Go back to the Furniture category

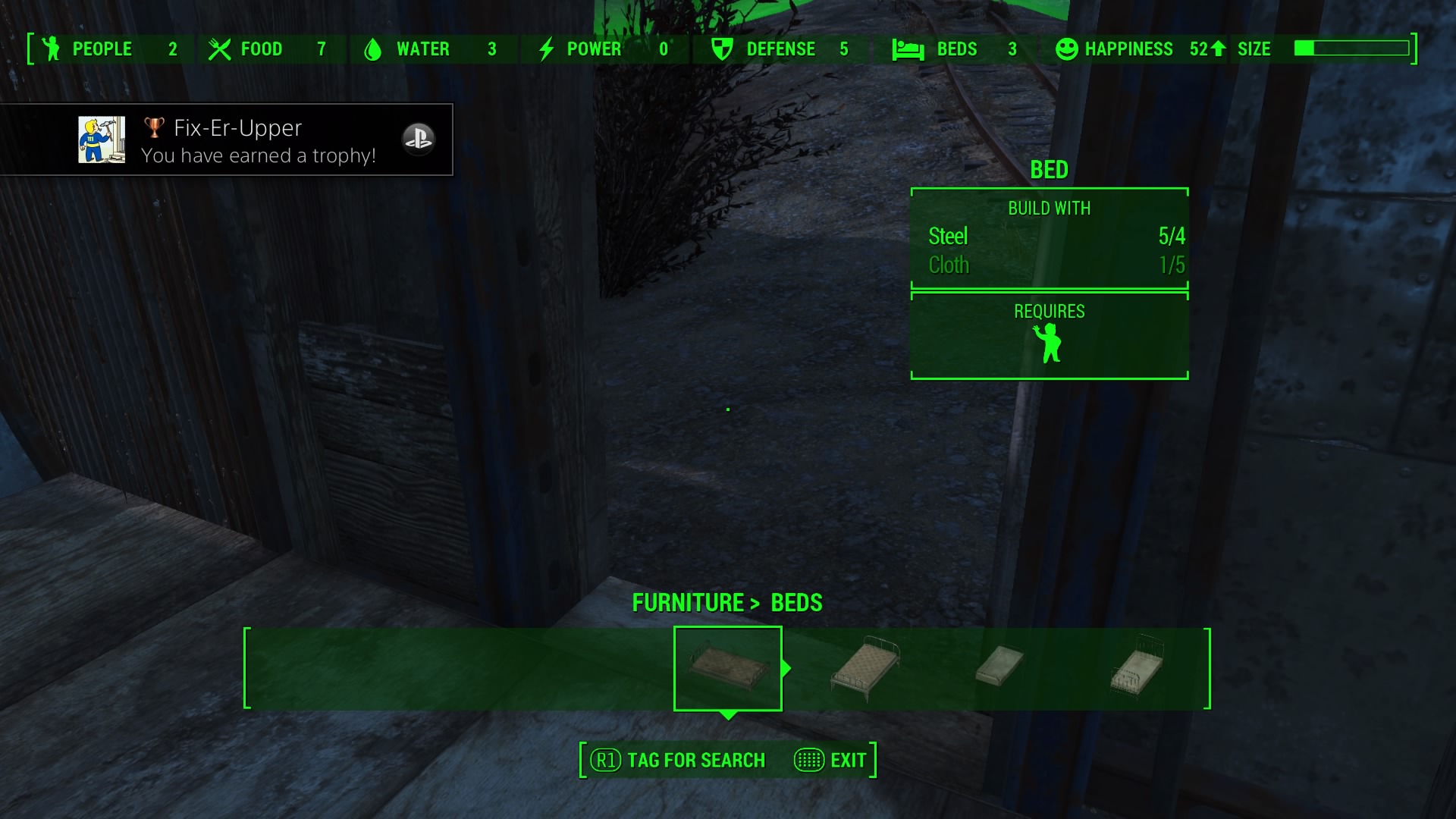[688, 603]
